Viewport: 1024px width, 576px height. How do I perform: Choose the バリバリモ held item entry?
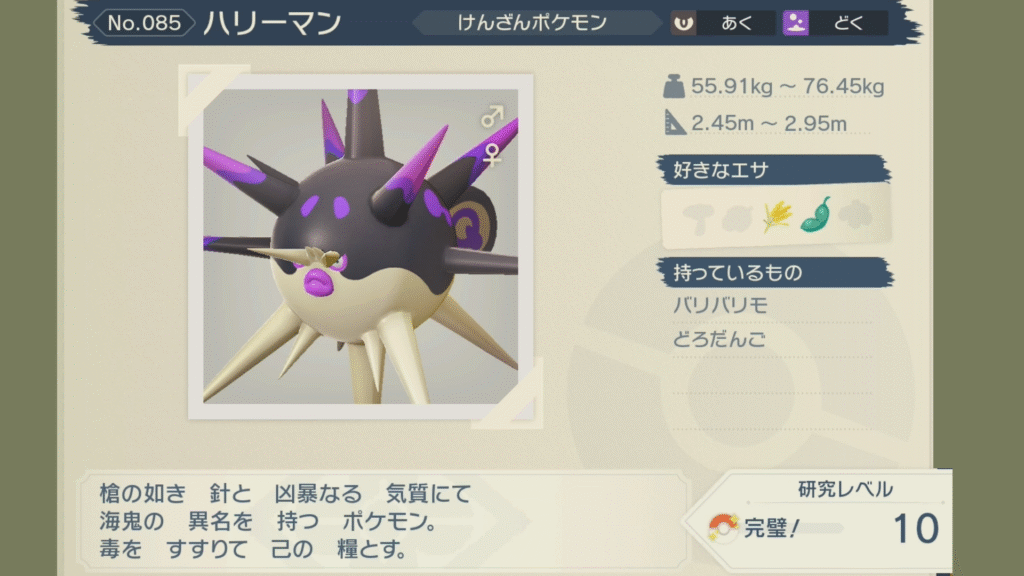(720, 306)
